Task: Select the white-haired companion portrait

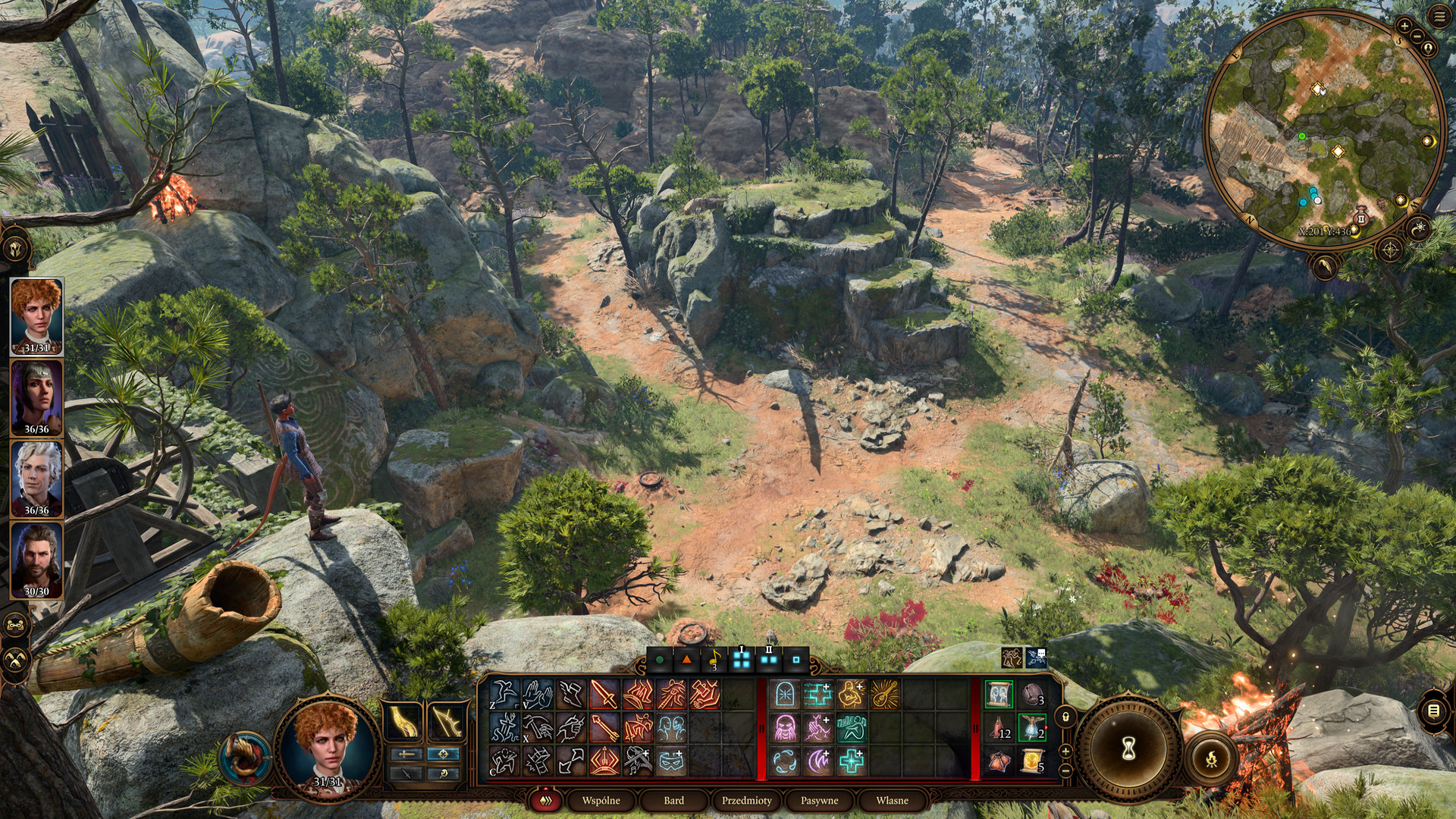Action: 36,478
